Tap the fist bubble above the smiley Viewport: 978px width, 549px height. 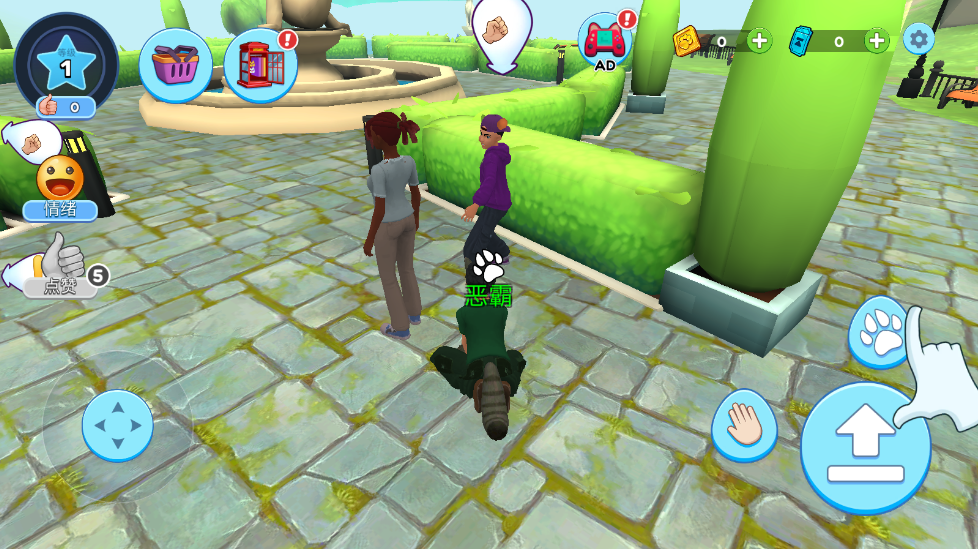(x=33, y=143)
